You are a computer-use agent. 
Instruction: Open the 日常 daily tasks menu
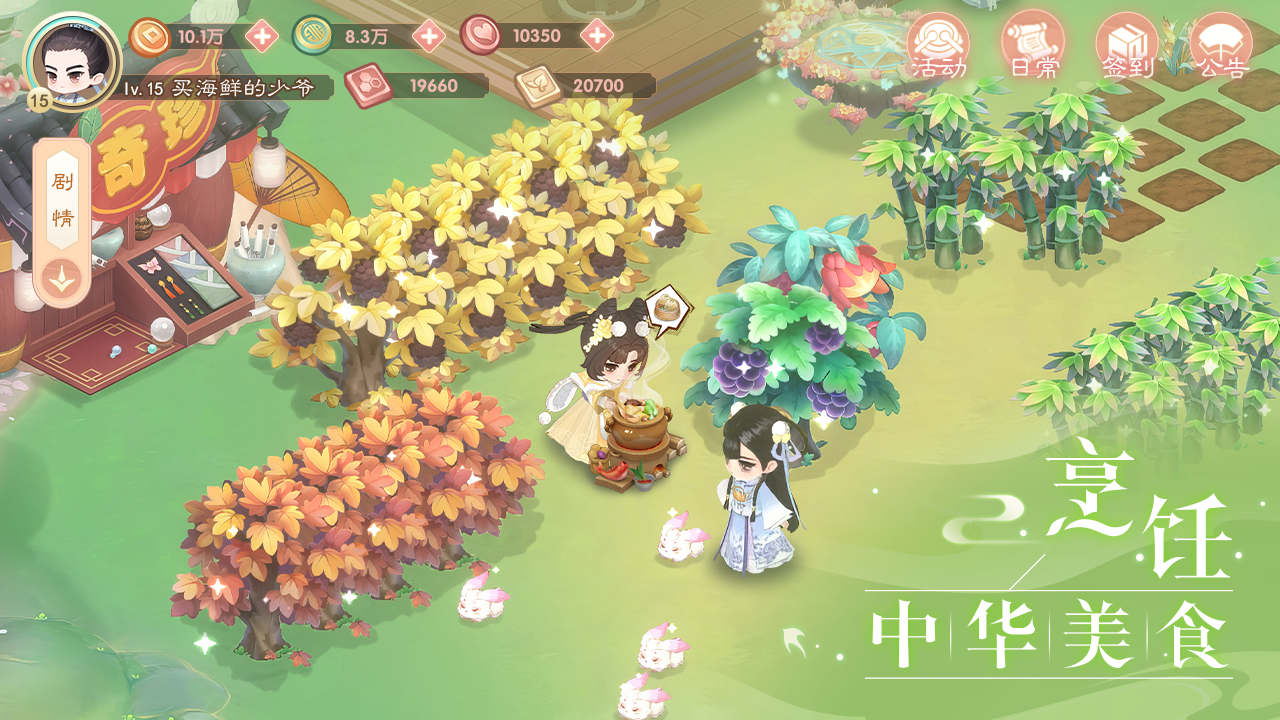pyautogui.click(x=1032, y=46)
